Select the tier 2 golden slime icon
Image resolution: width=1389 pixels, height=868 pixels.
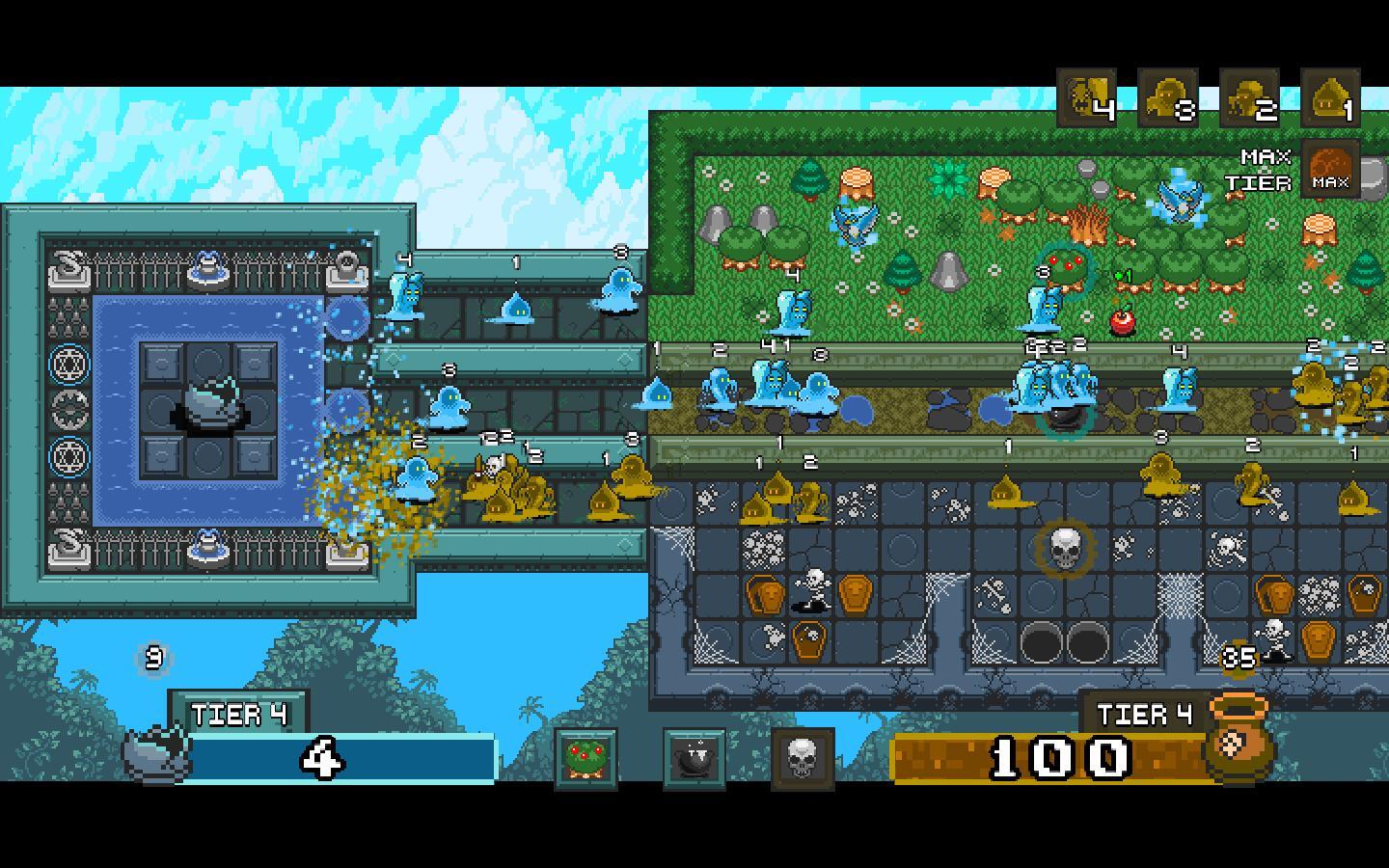[1247, 96]
